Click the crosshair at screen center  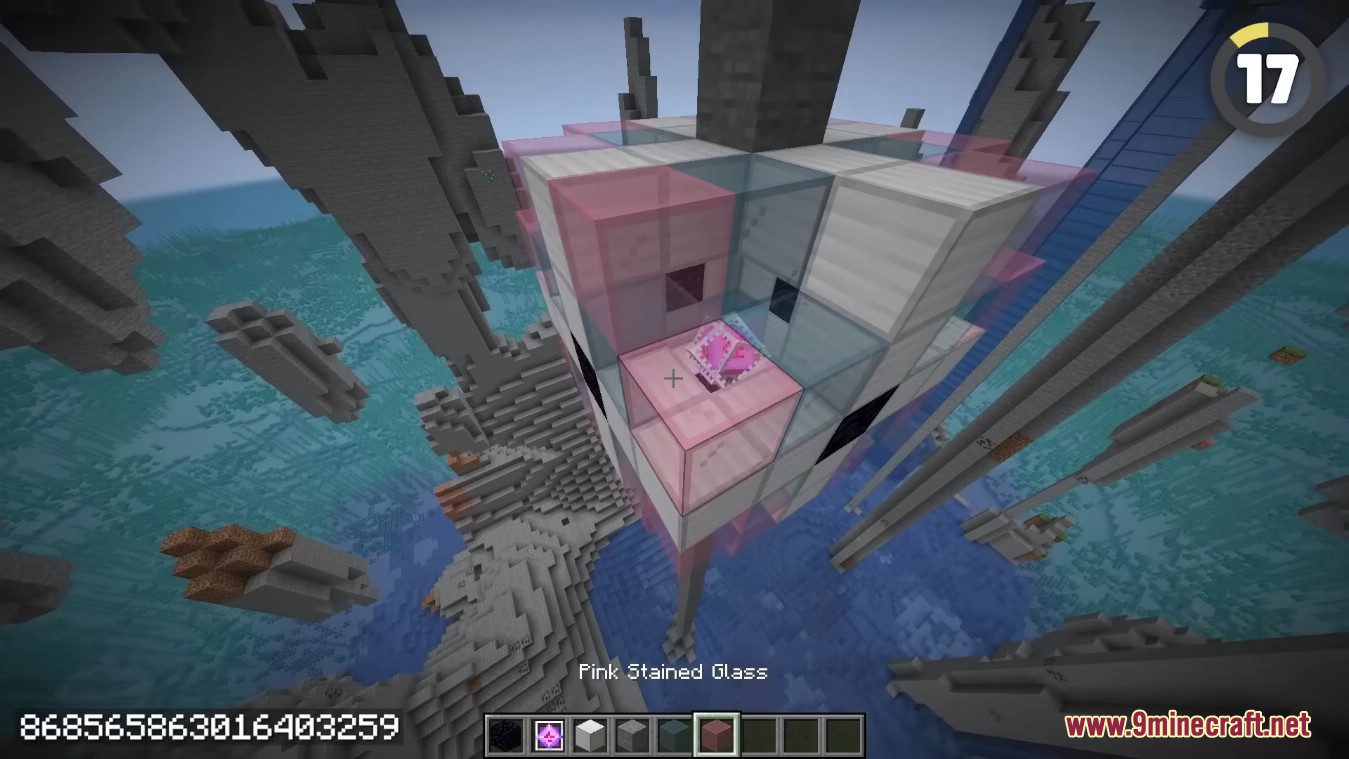click(x=674, y=379)
